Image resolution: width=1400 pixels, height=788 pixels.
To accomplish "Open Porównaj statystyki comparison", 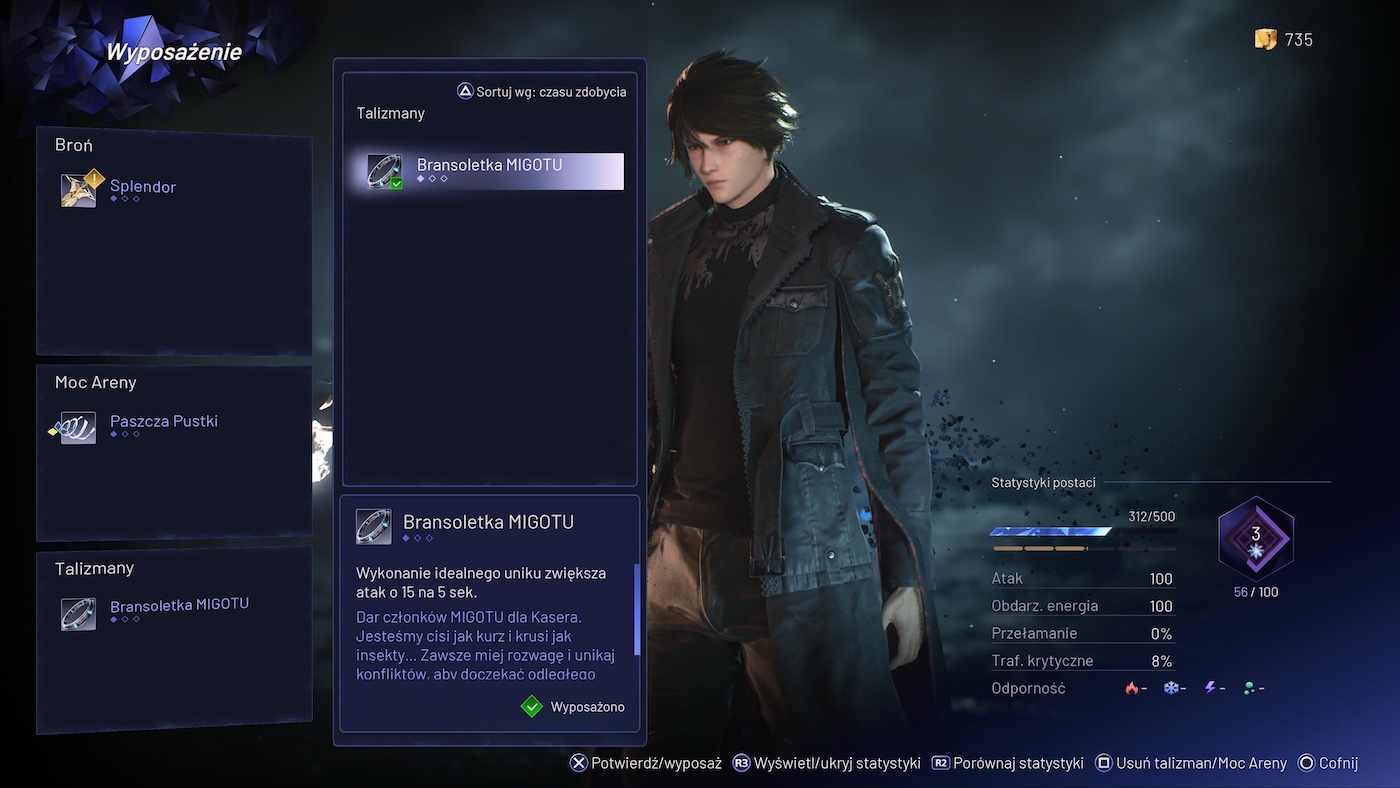I will point(1007,763).
